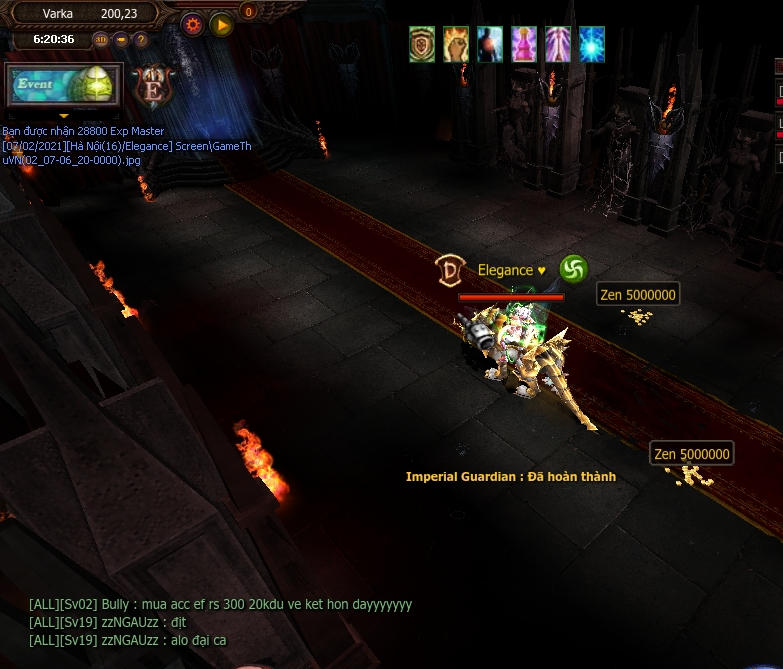Click the orange play arrow button
The width and height of the screenshot is (783, 669).
point(221,24)
